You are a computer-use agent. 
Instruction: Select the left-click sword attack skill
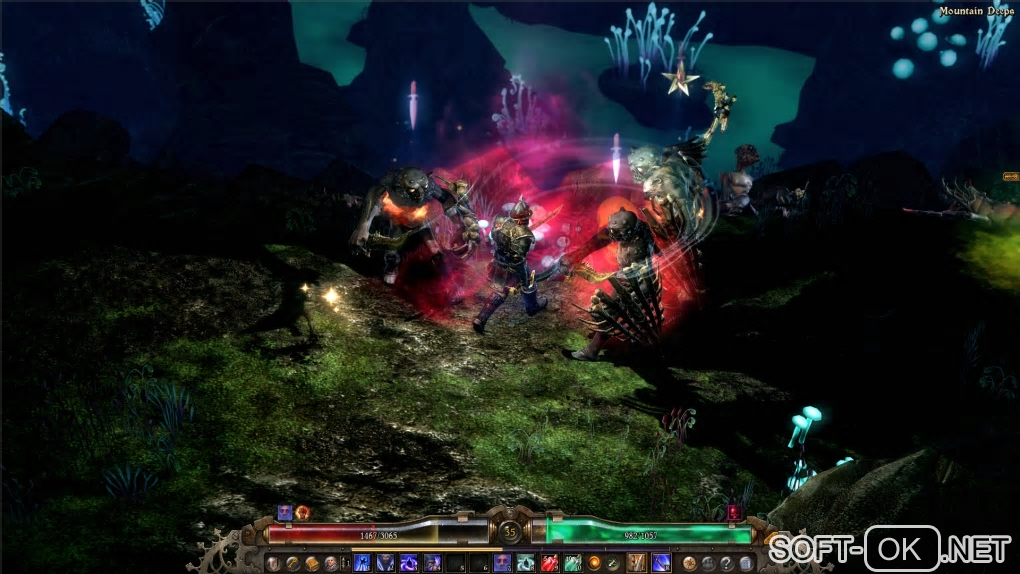point(635,563)
